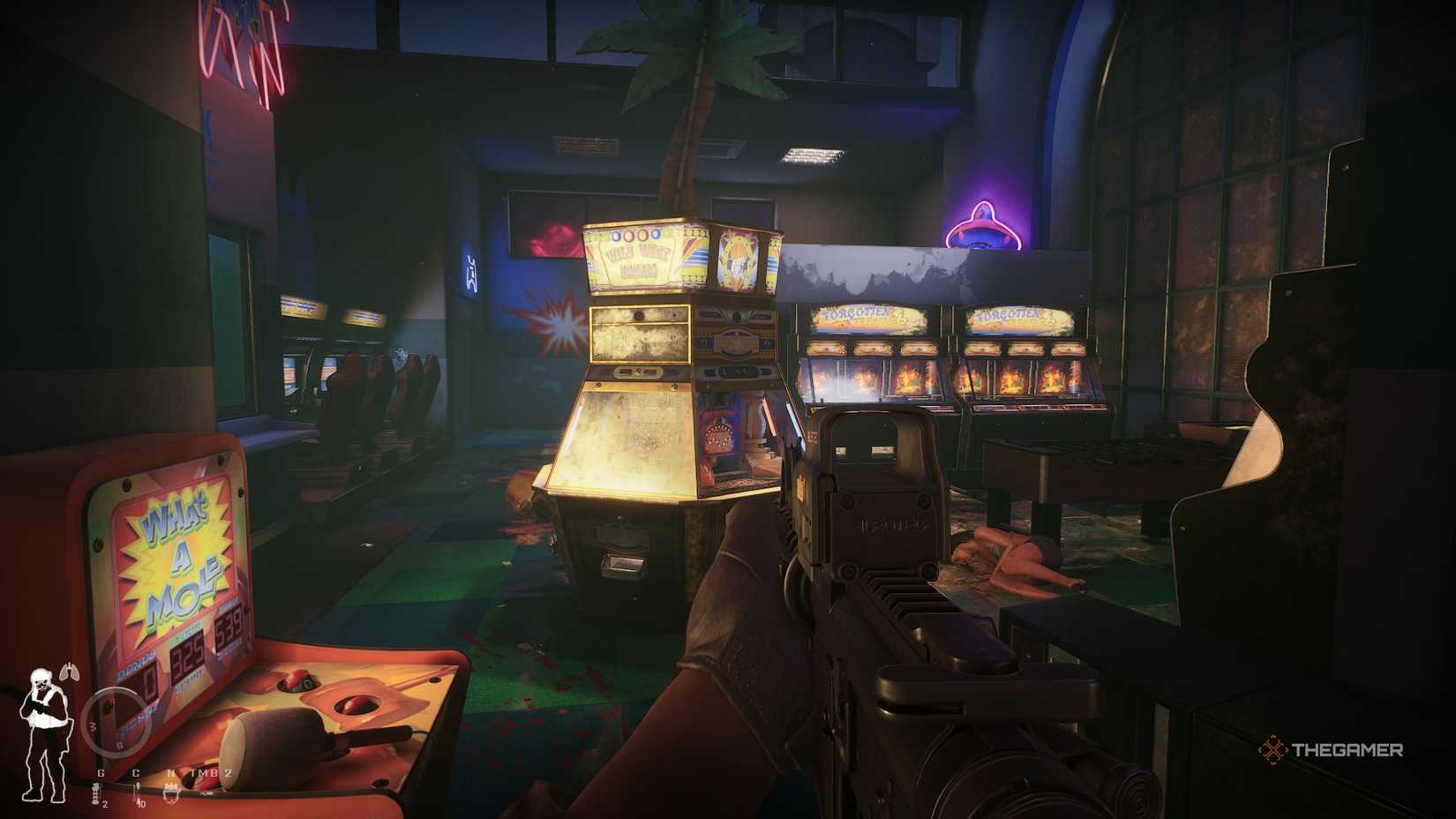Click the syringe count number 10

pyautogui.click(x=142, y=804)
